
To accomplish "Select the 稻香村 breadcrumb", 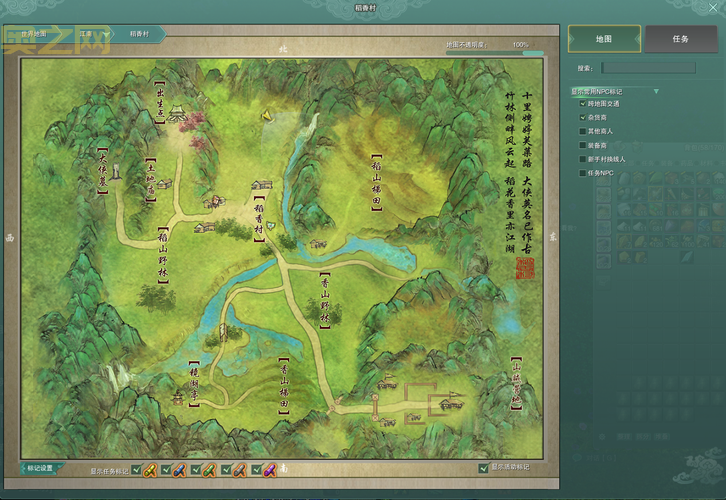I will pyautogui.click(x=140, y=34).
